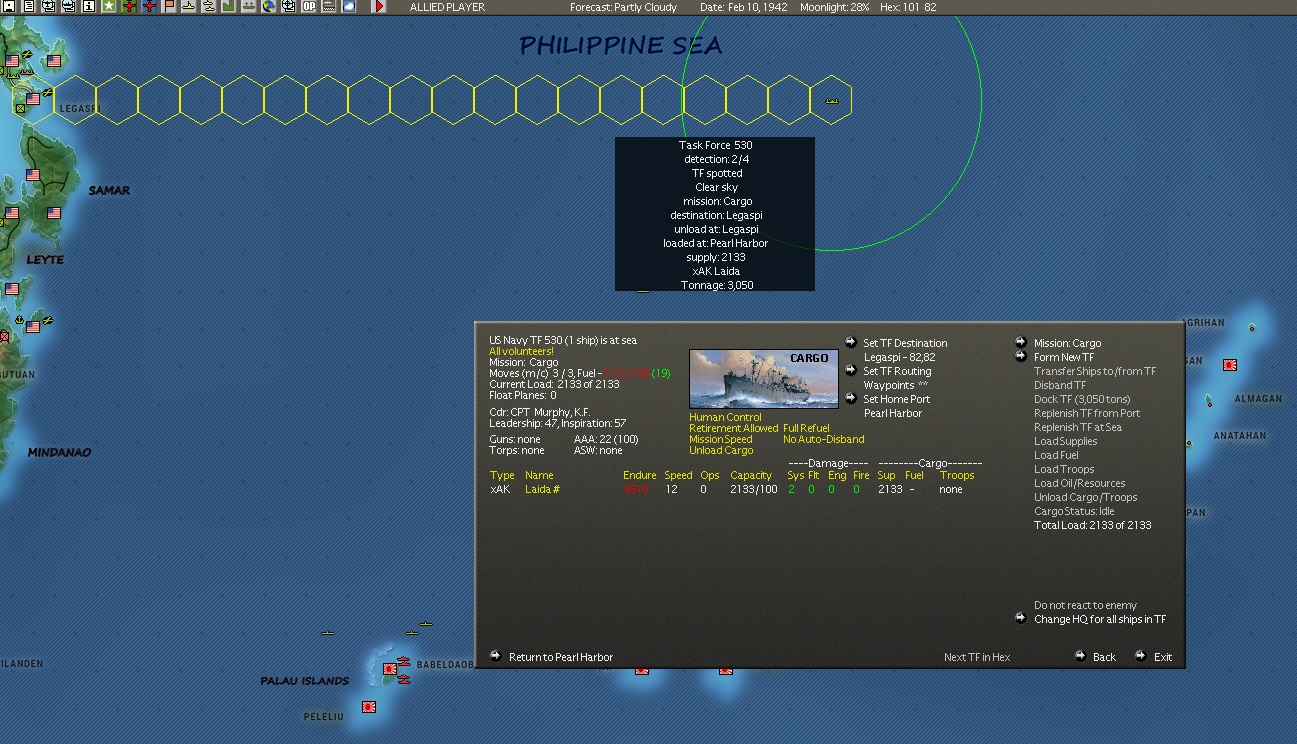Expand Set TF Routing options
The width and height of the screenshot is (1297, 744).
[896, 371]
